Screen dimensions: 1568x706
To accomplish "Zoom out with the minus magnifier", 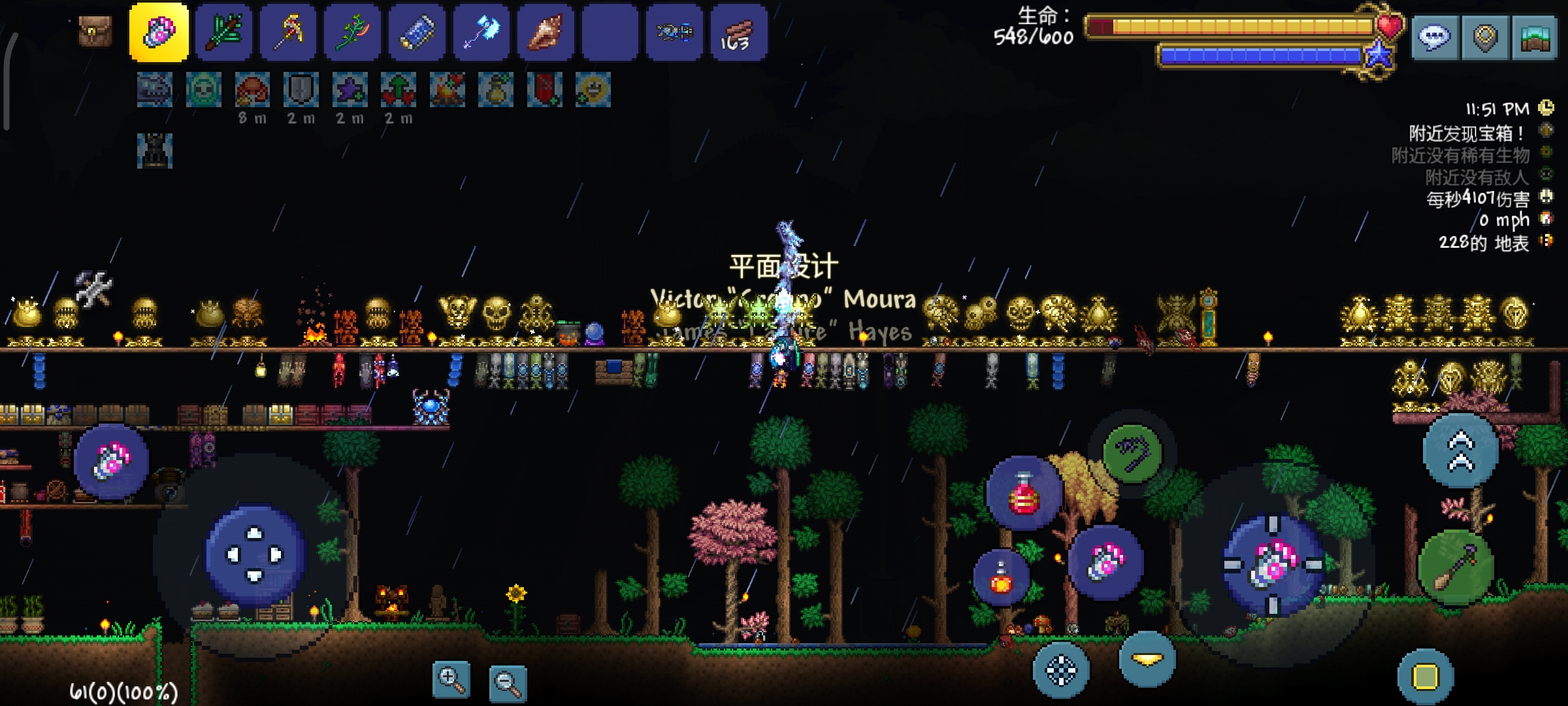I will (508, 684).
